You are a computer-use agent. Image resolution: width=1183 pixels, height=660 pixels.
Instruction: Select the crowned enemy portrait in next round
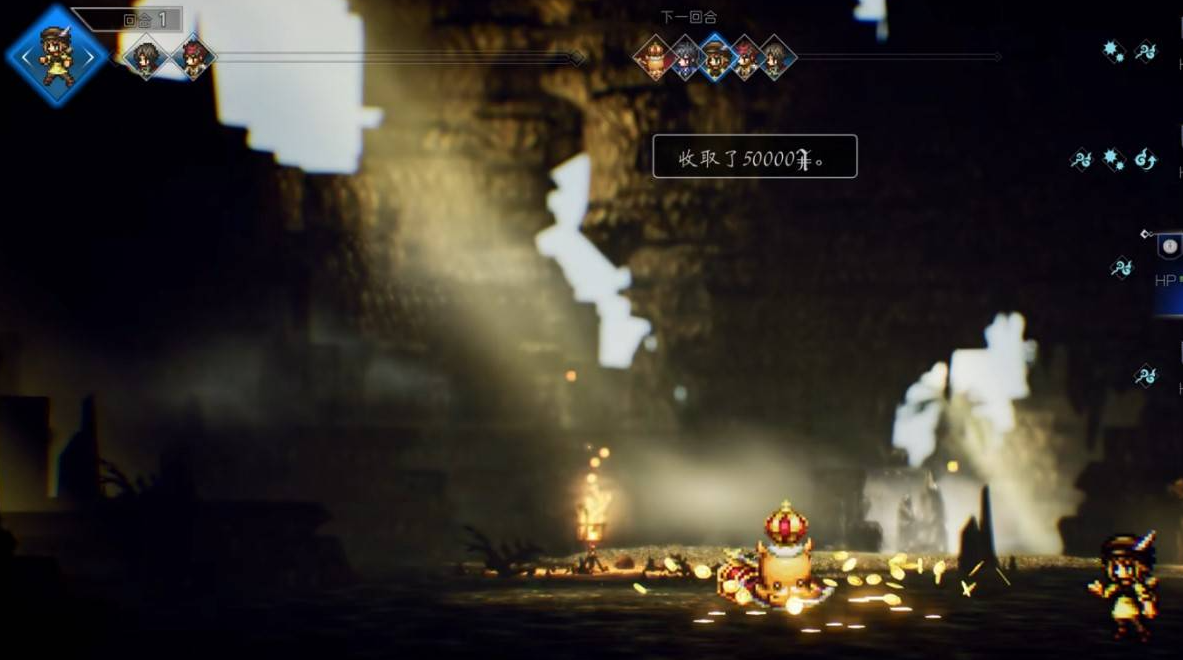coord(655,57)
